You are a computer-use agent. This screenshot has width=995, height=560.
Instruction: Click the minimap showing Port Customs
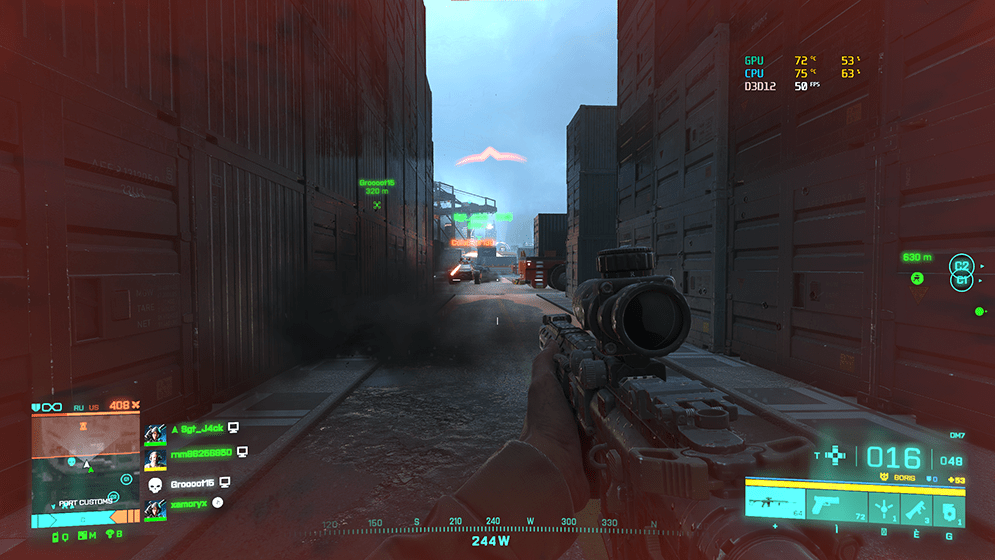coord(86,461)
